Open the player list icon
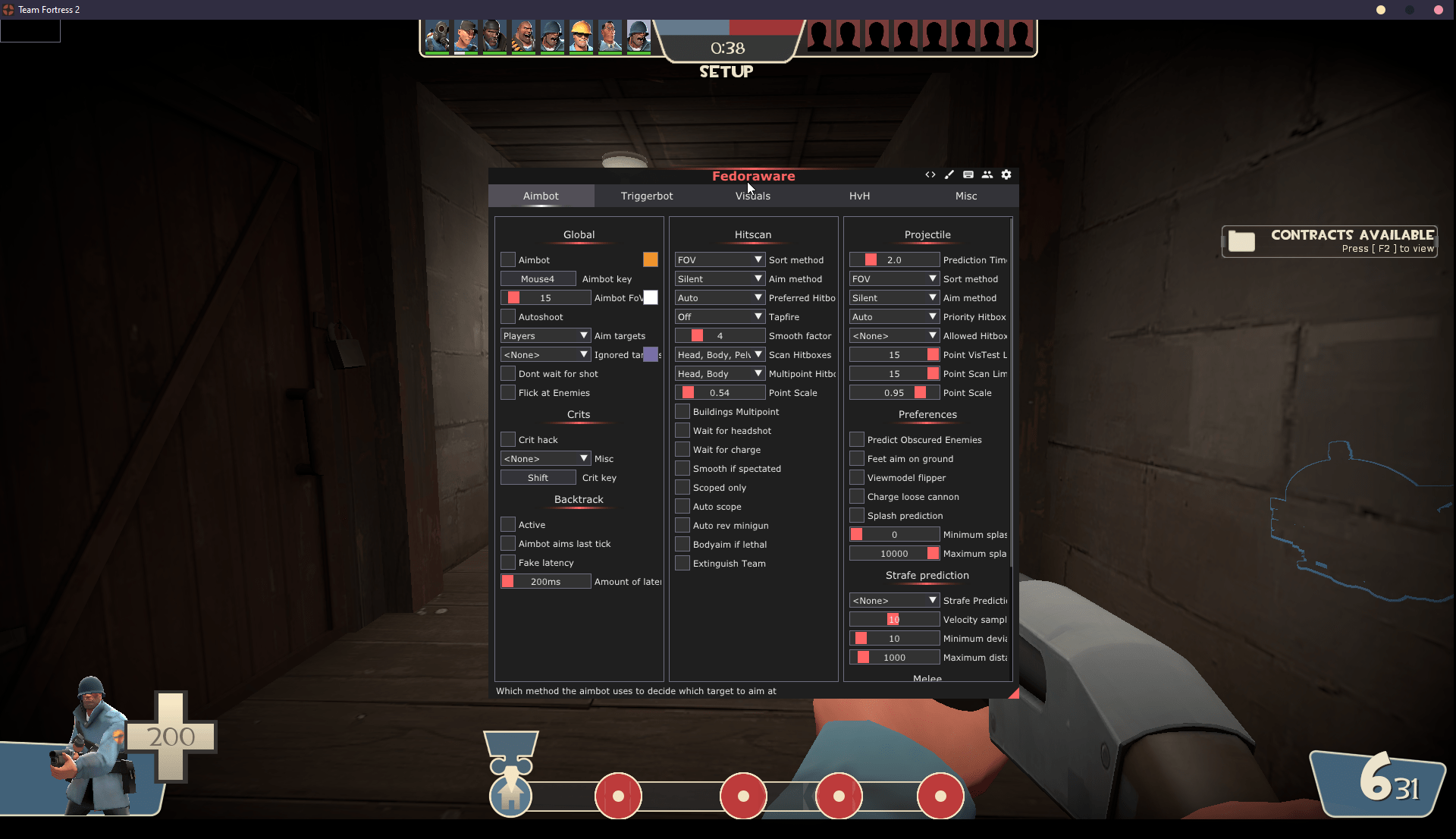Image resolution: width=1456 pixels, height=839 pixels. tap(987, 174)
